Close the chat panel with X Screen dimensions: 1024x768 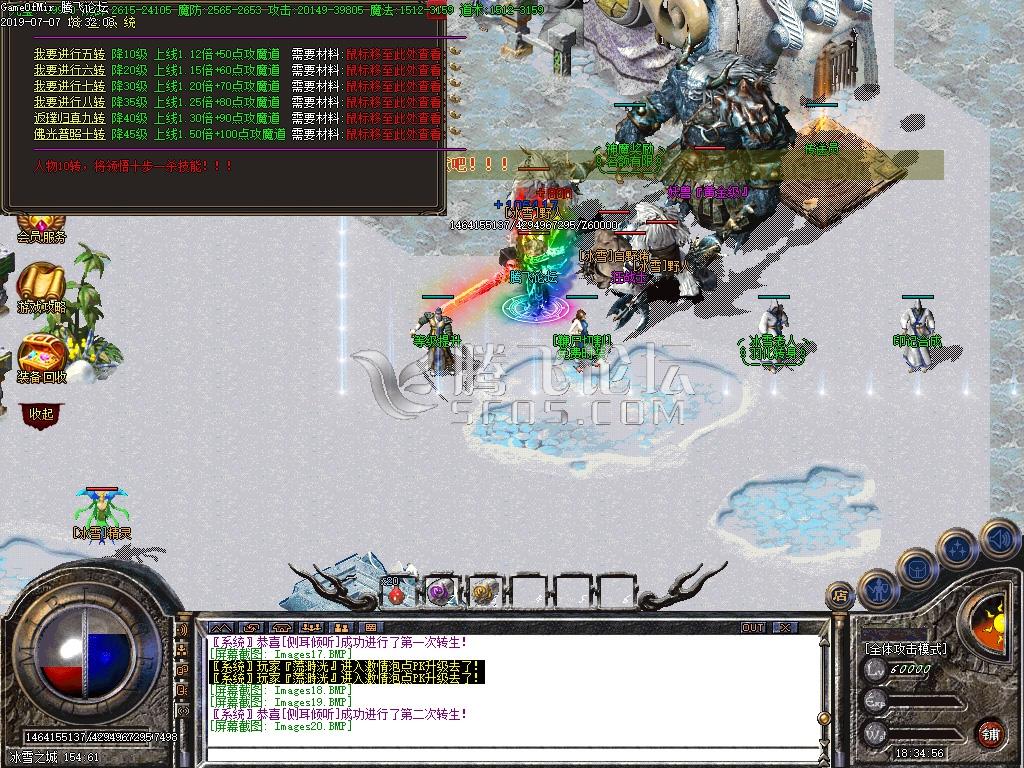click(x=786, y=628)
